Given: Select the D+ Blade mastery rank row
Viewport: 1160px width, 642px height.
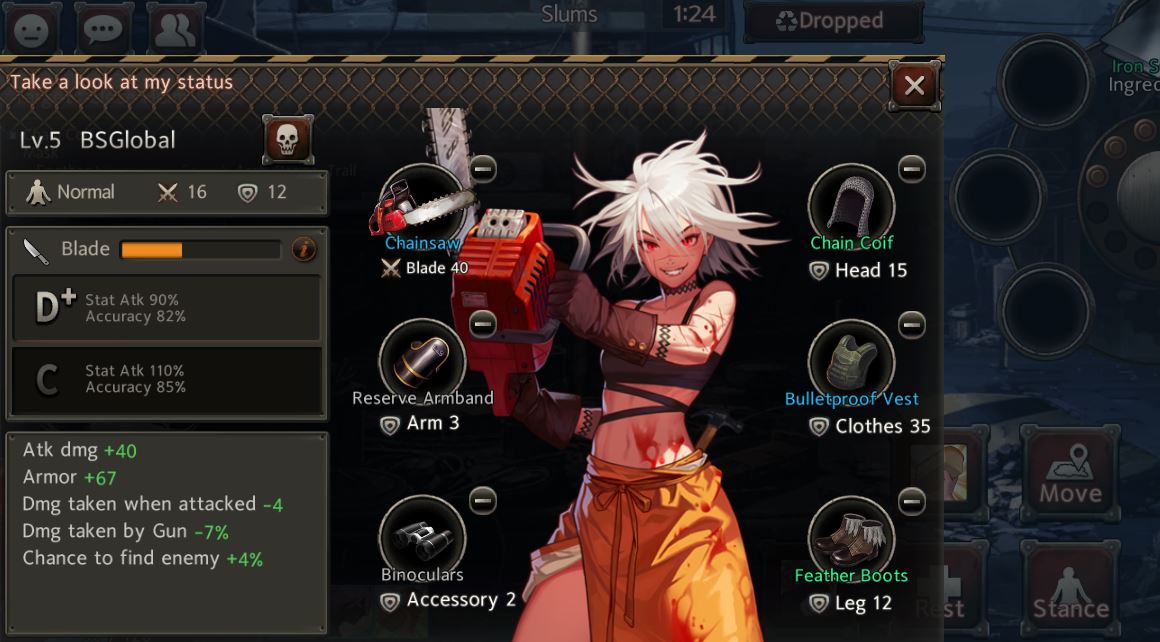Looking at the screenshot, I should pyautogui.click(x=166, y=308).
